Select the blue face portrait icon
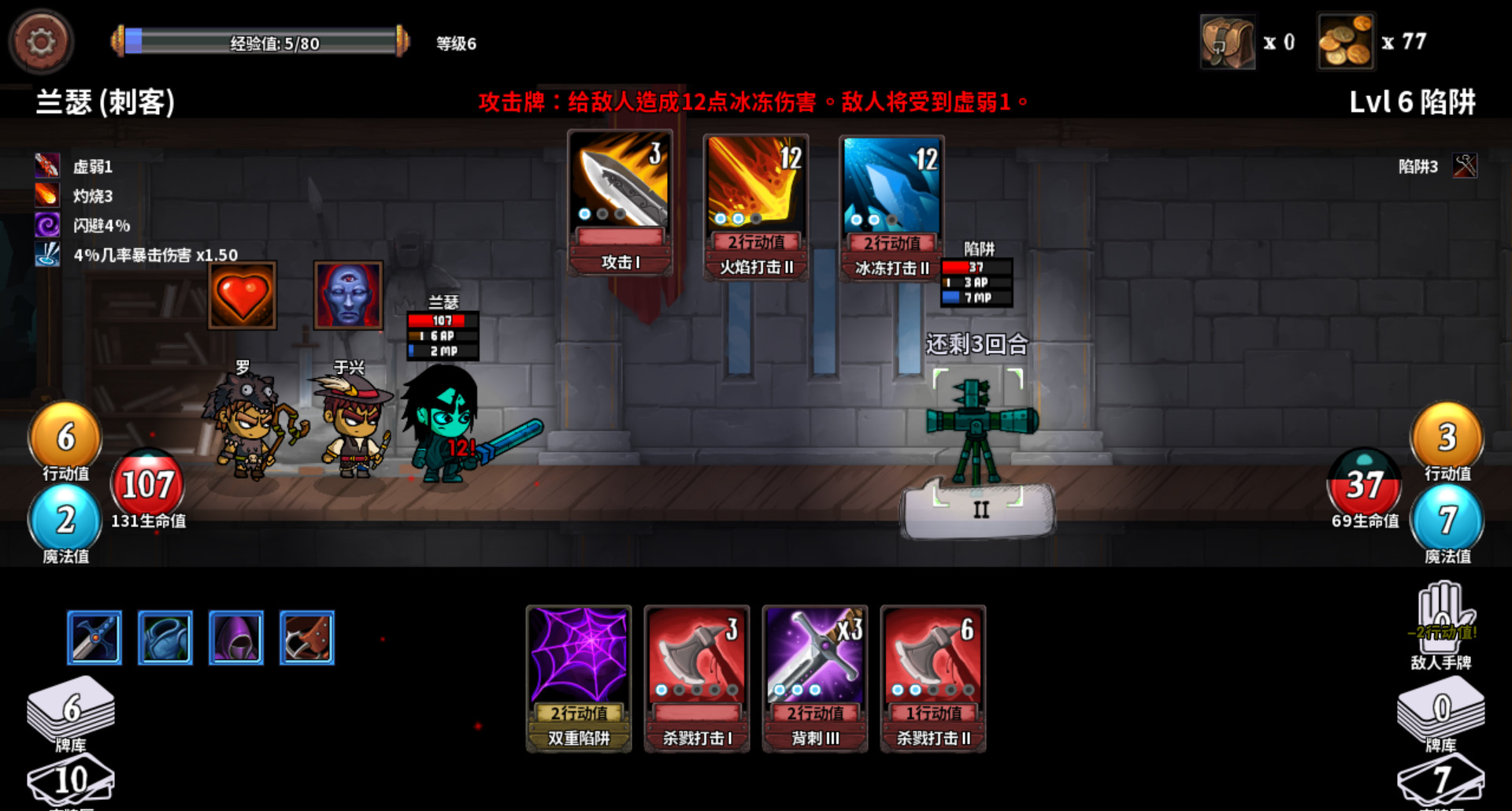The width and height of the screenshot is (1512, 811). point(349,297)
